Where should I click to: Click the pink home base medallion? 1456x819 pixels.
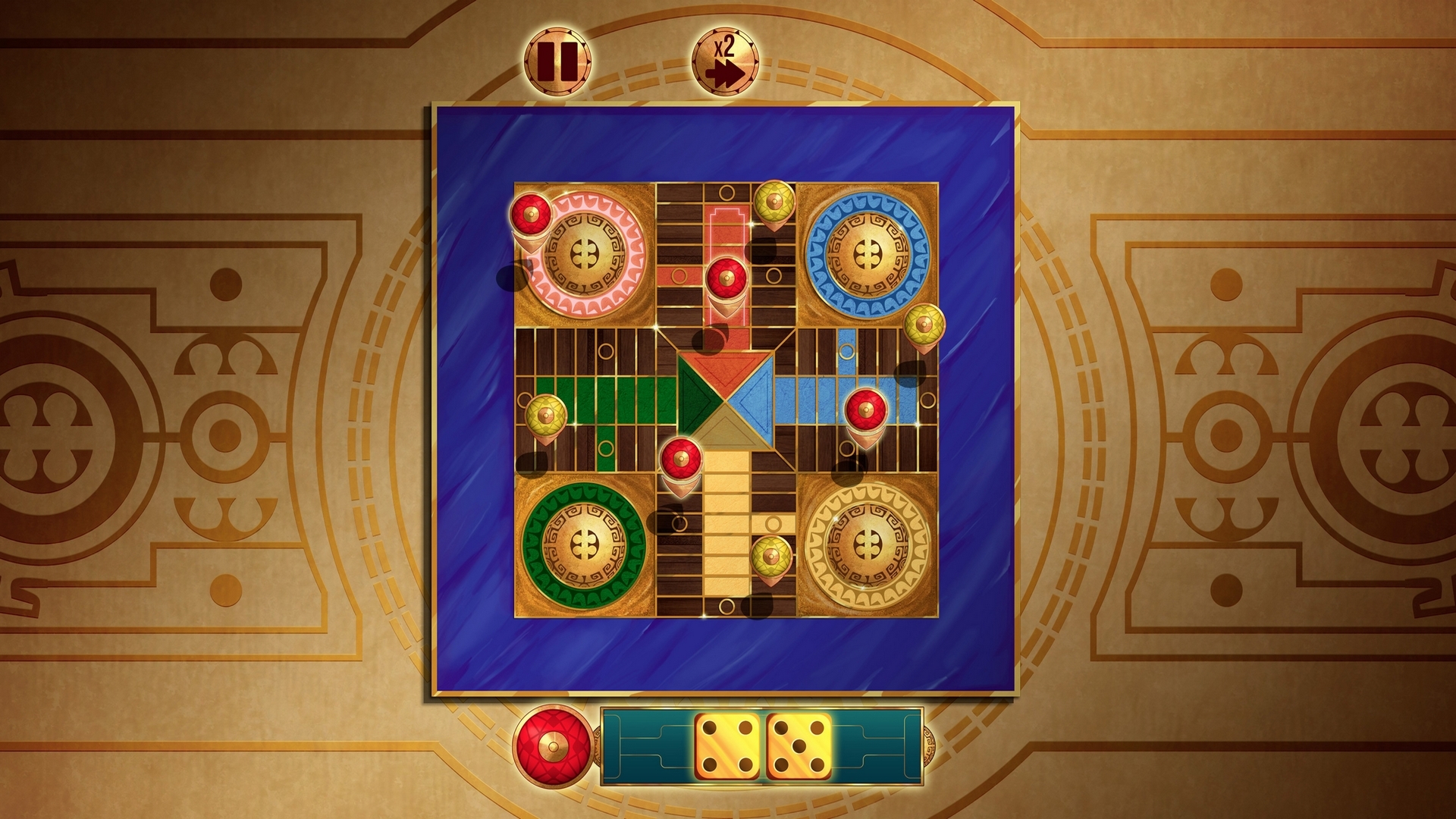tap(585, 253)
